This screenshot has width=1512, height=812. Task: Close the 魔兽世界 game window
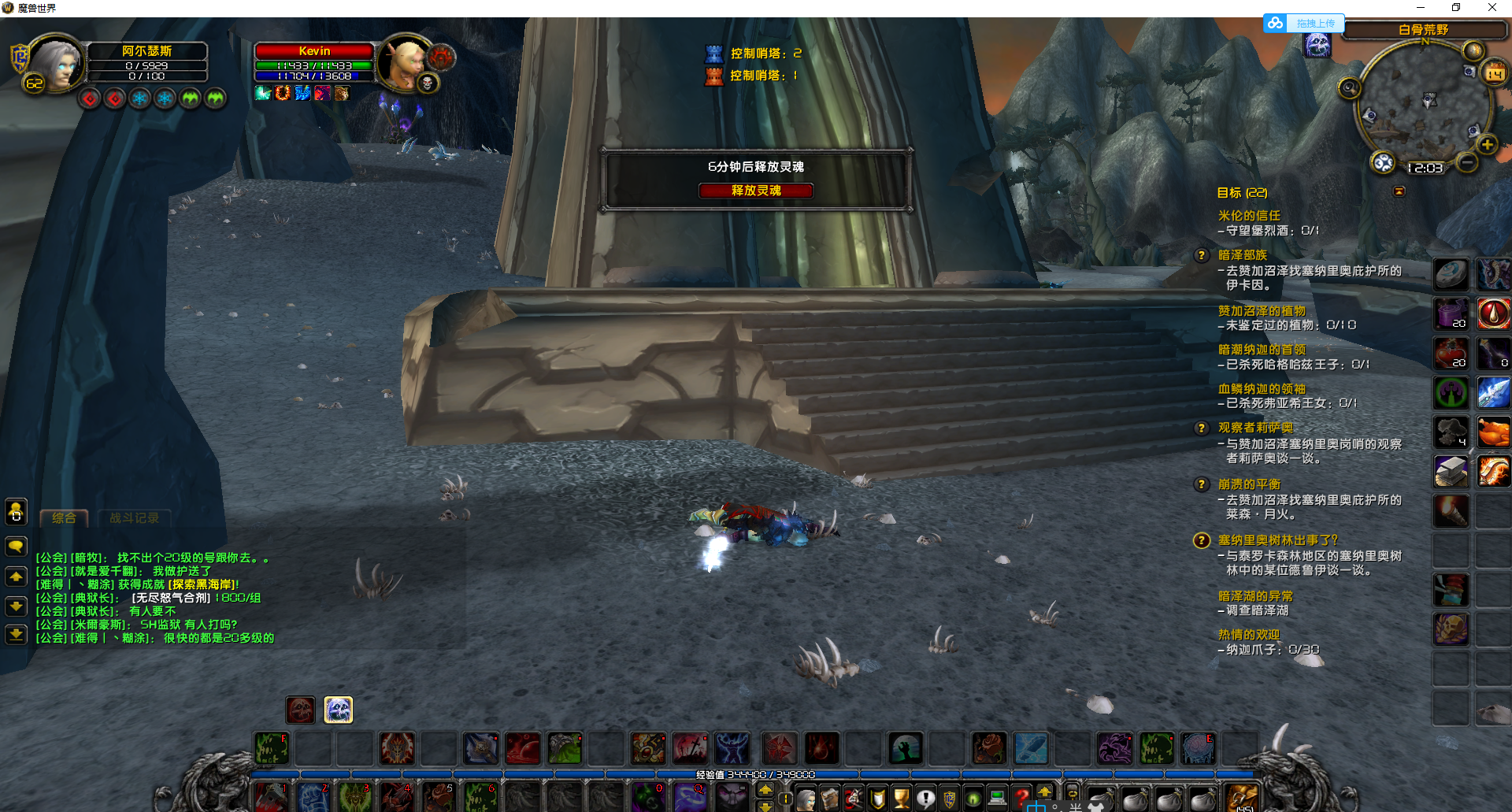click(1492, 8)
